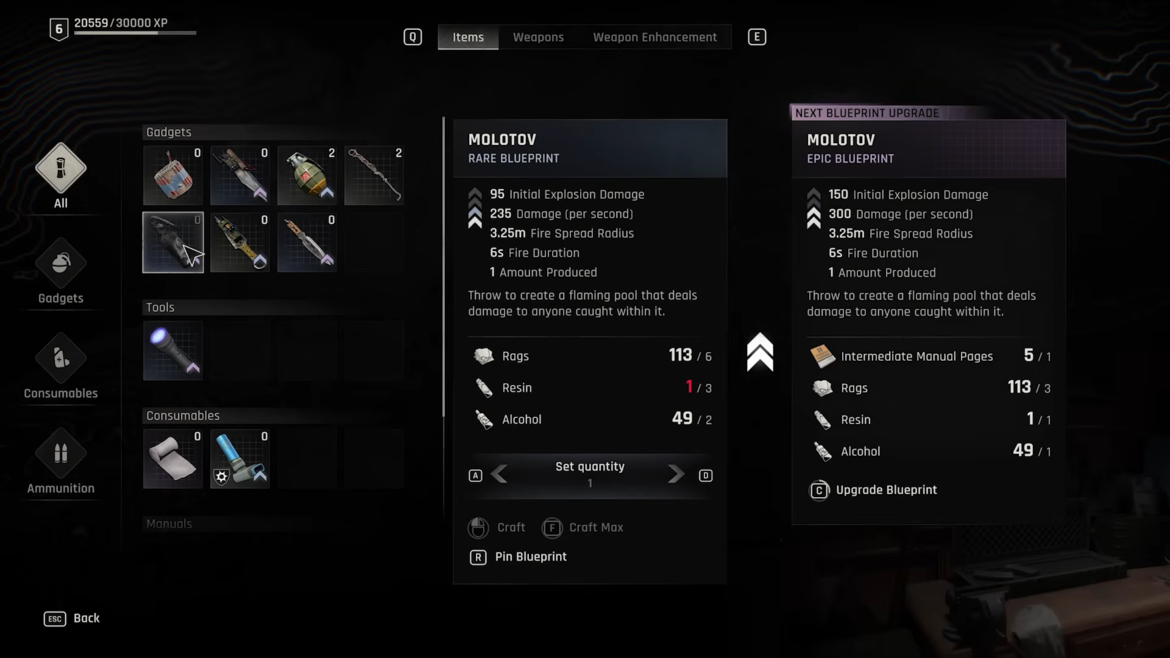Viewport: 1170px width, 658px height.
Task: Show the All items category
Action: (61, 170)
